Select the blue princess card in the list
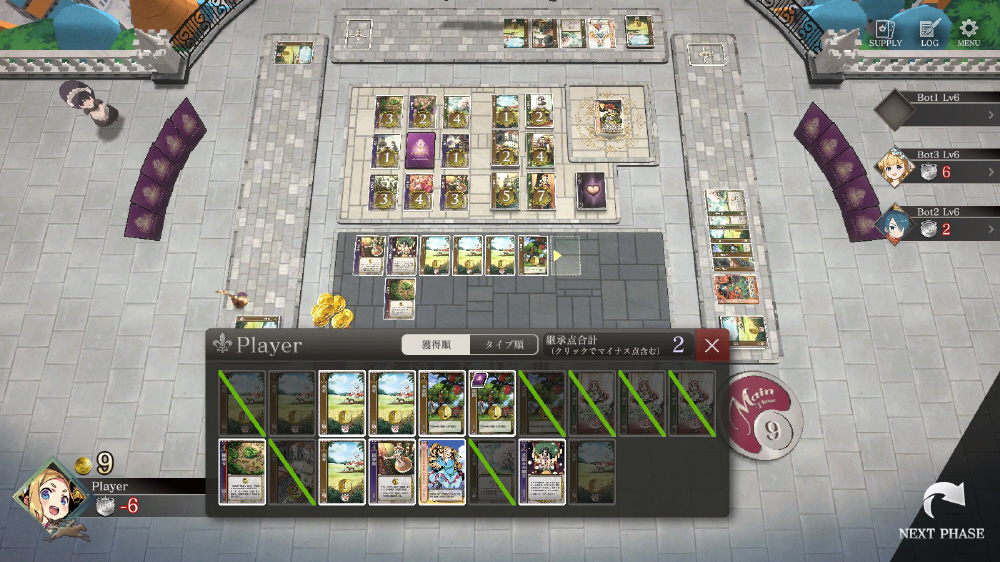The image size is (1000, 562). coord(442,472)
